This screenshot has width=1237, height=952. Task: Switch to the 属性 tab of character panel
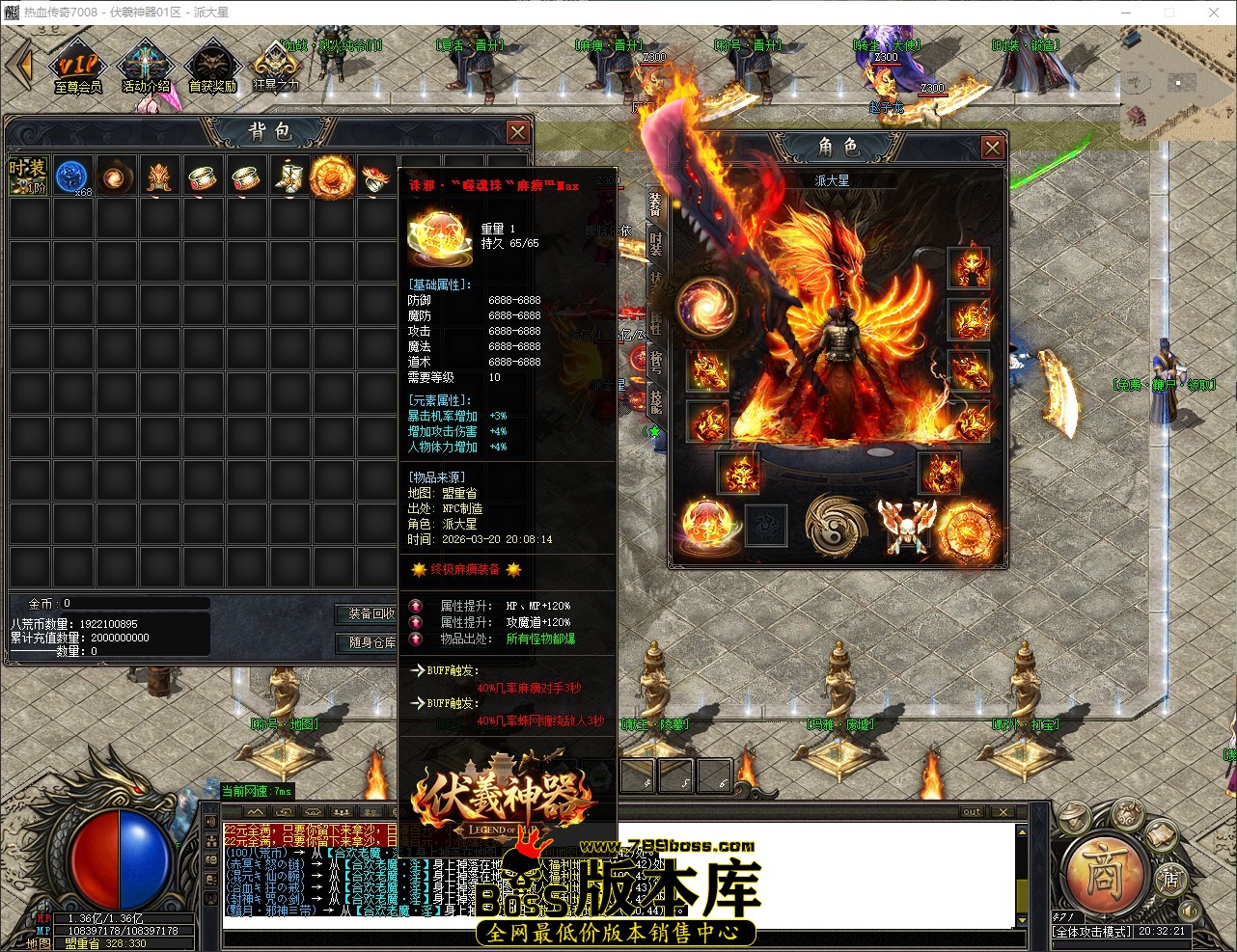click(x=654, y=323)
